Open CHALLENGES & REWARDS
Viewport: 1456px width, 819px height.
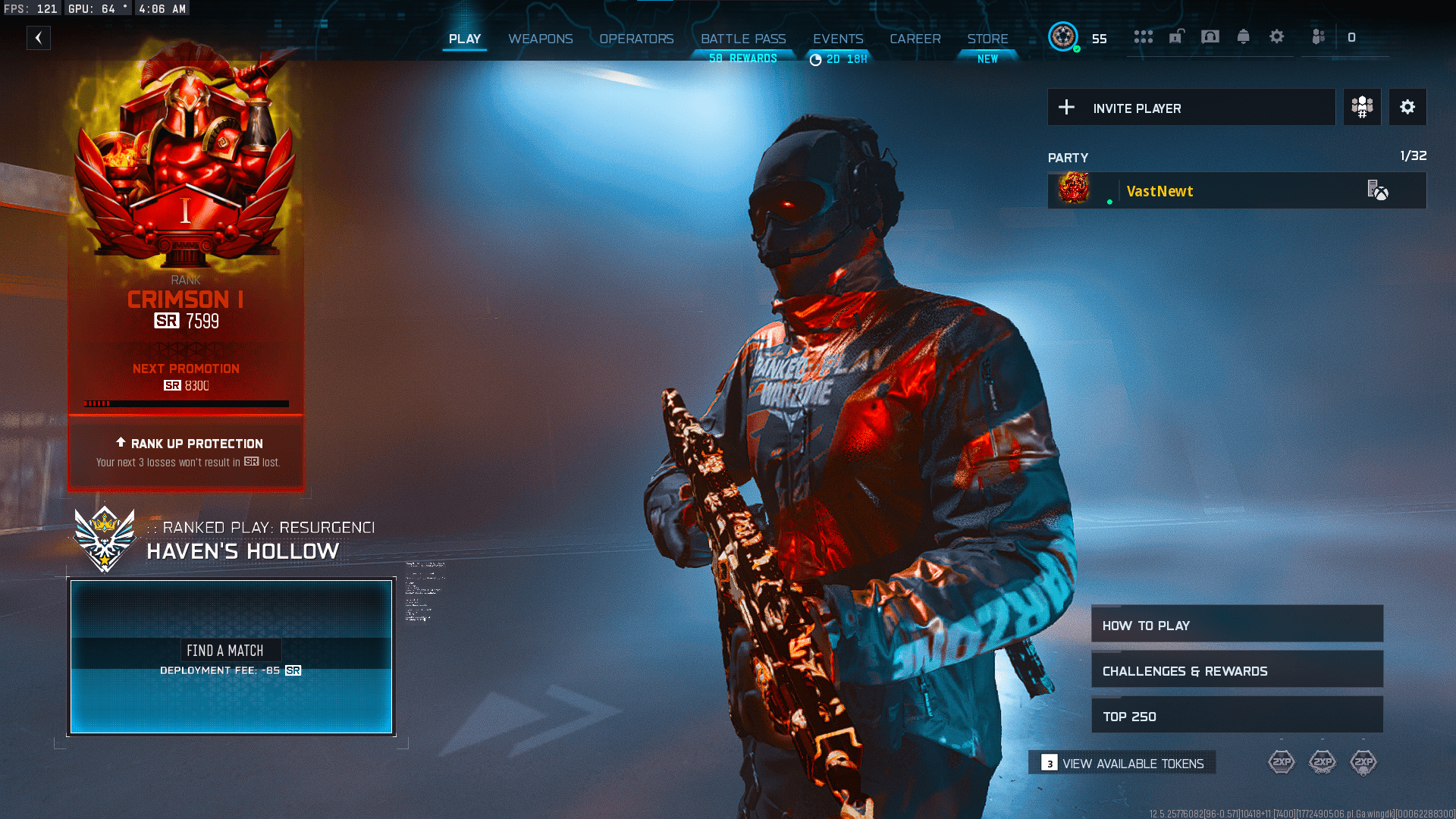pos(1236,670)
